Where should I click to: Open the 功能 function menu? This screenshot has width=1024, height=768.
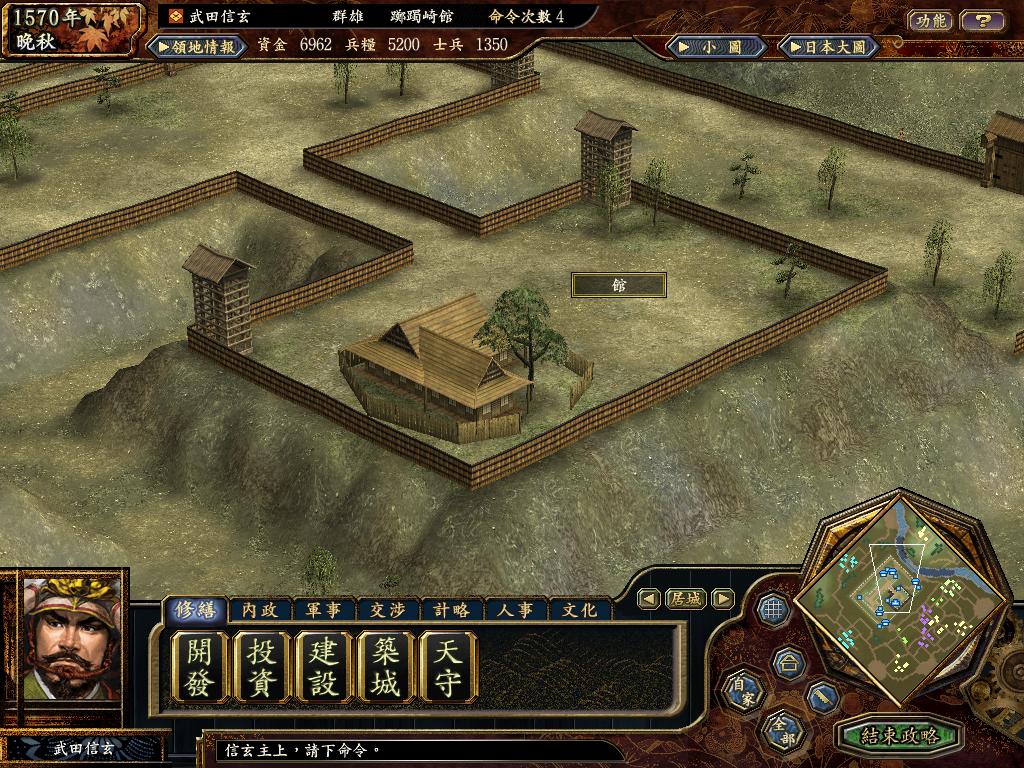click(930, 20)
